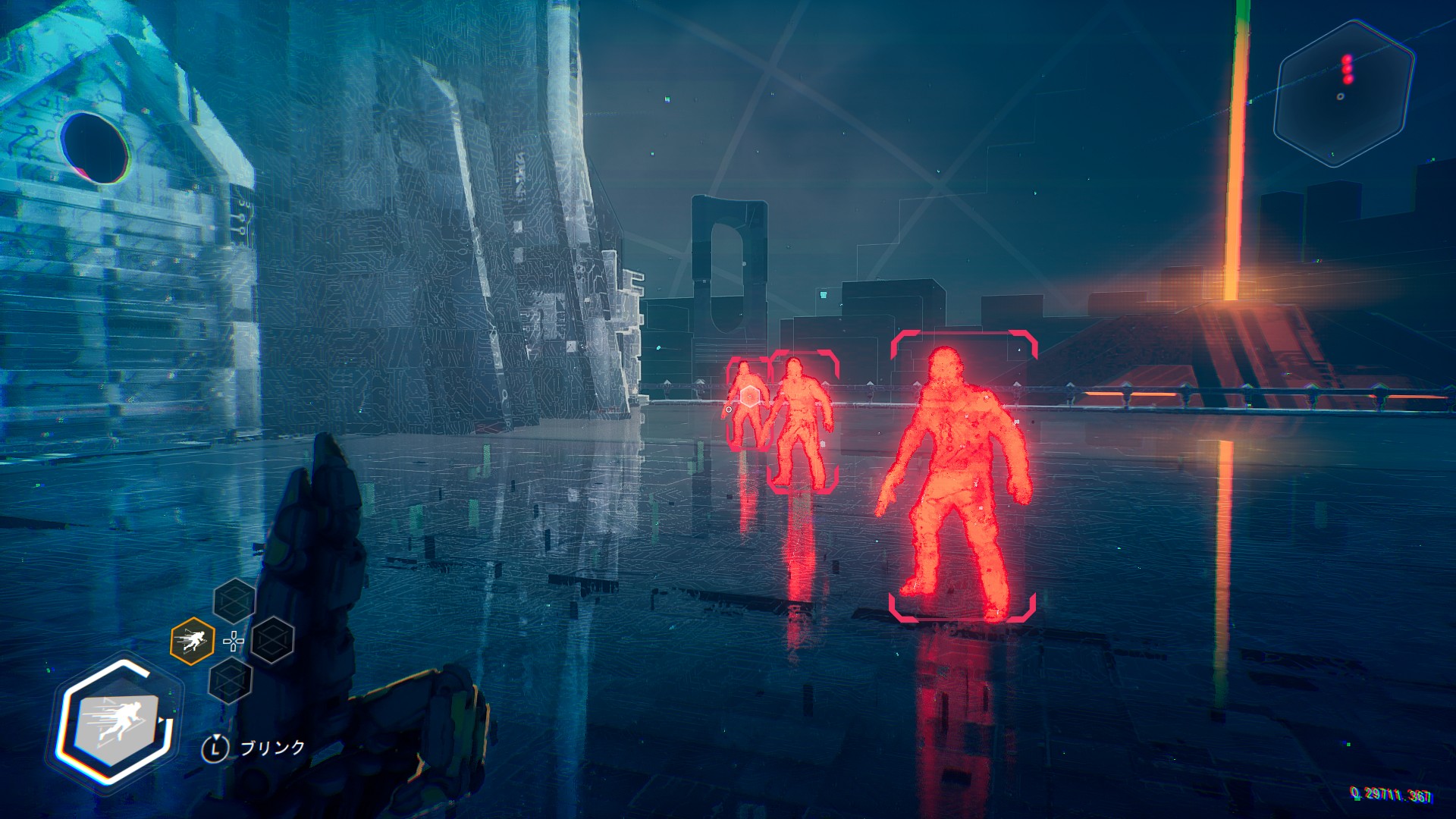Select the orange Blink slot in ability wheel

192,642
